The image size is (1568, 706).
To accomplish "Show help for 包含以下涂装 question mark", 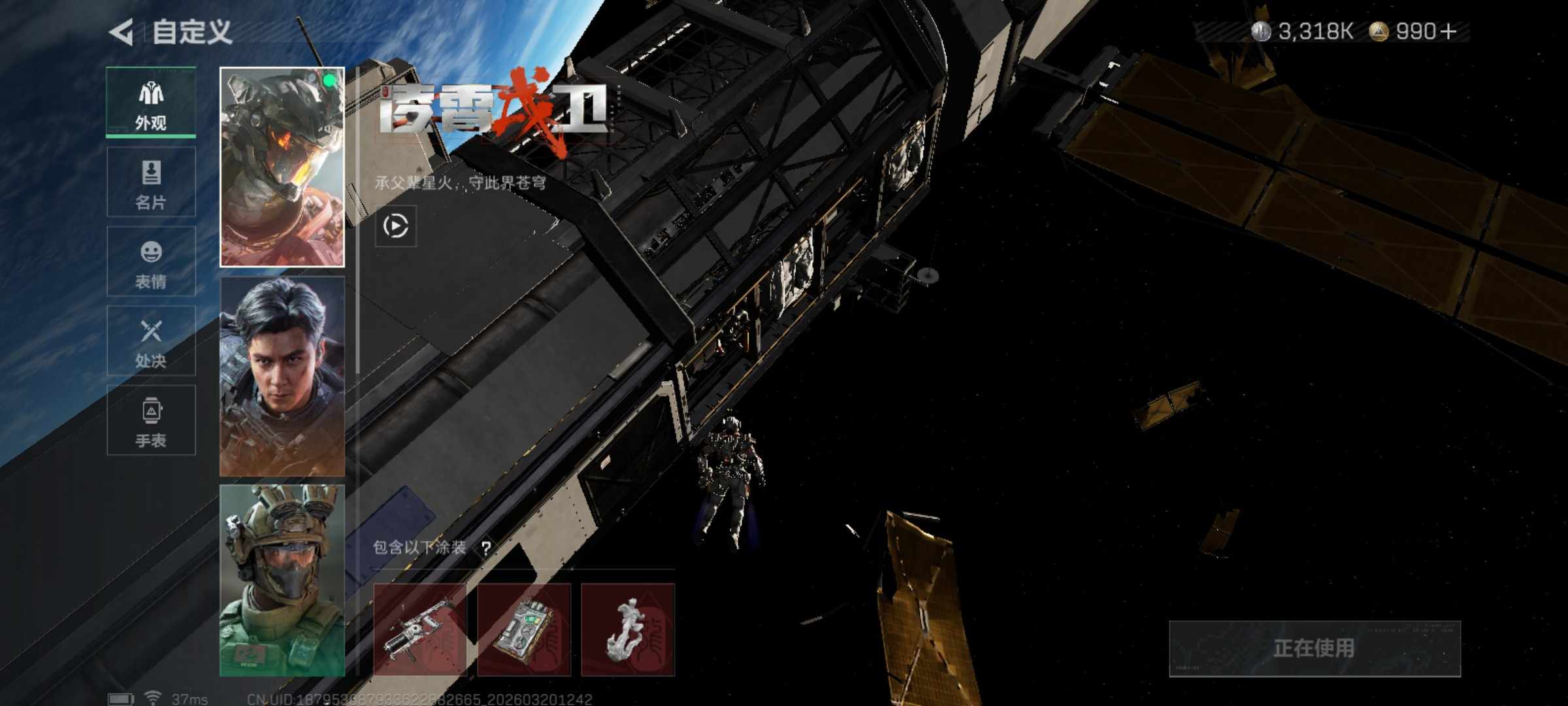I will pos(486,548).
